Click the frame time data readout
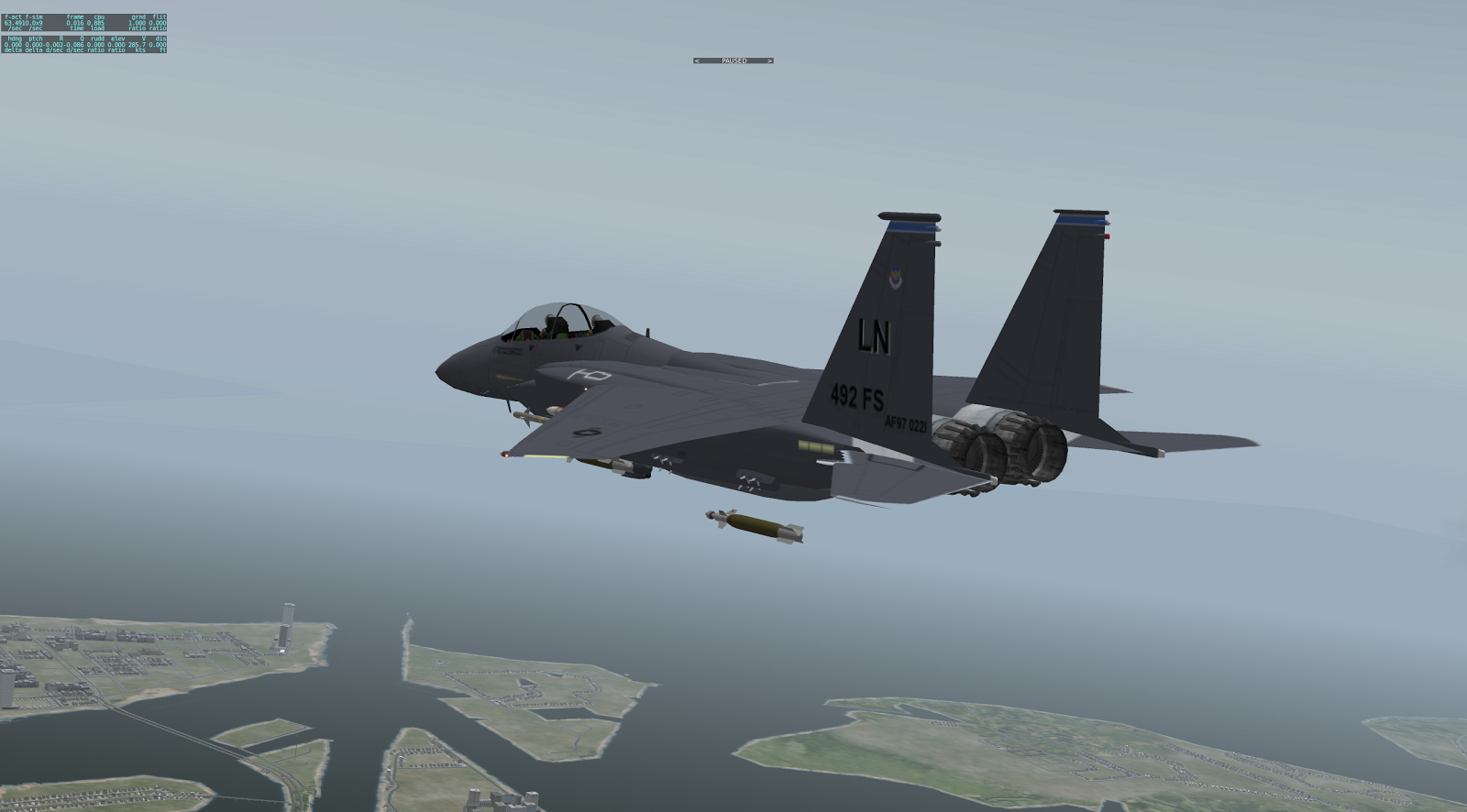The width and height of the screenshot is (1467, 812). [75, 23]
